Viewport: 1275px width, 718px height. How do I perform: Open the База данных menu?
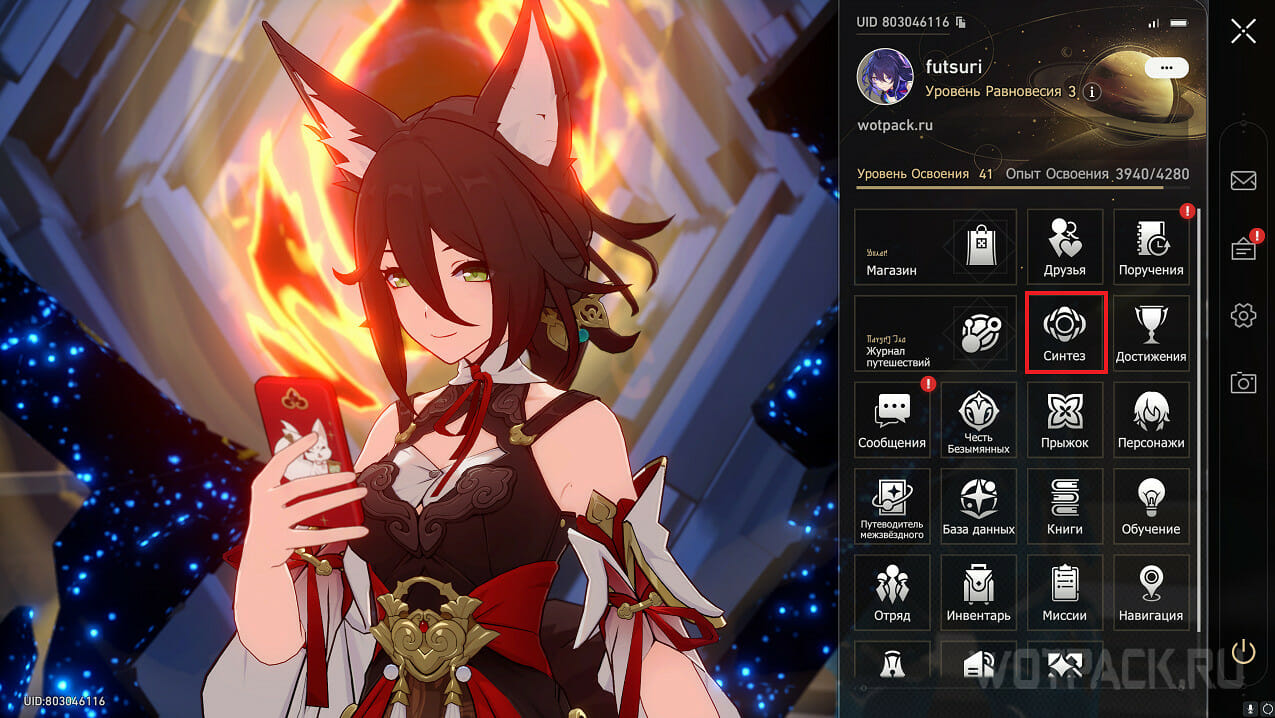coord(978,506)
